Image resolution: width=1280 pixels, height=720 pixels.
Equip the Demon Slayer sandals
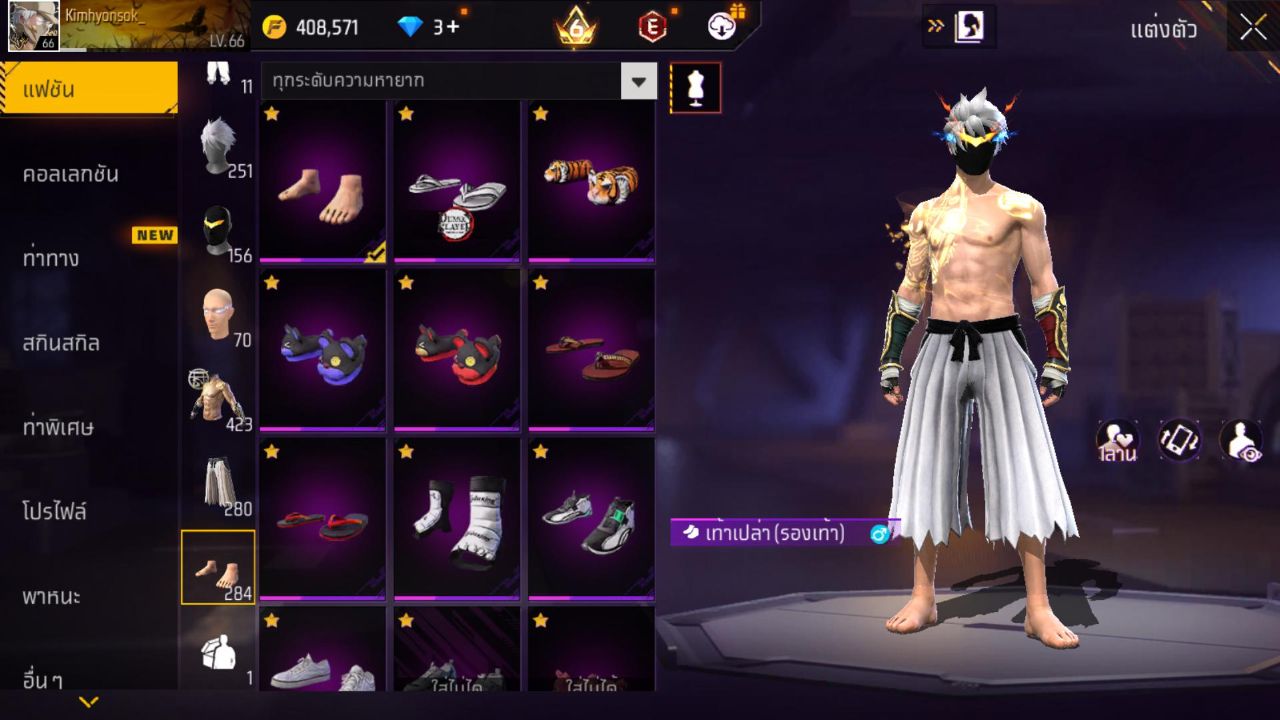click(456, 182)
